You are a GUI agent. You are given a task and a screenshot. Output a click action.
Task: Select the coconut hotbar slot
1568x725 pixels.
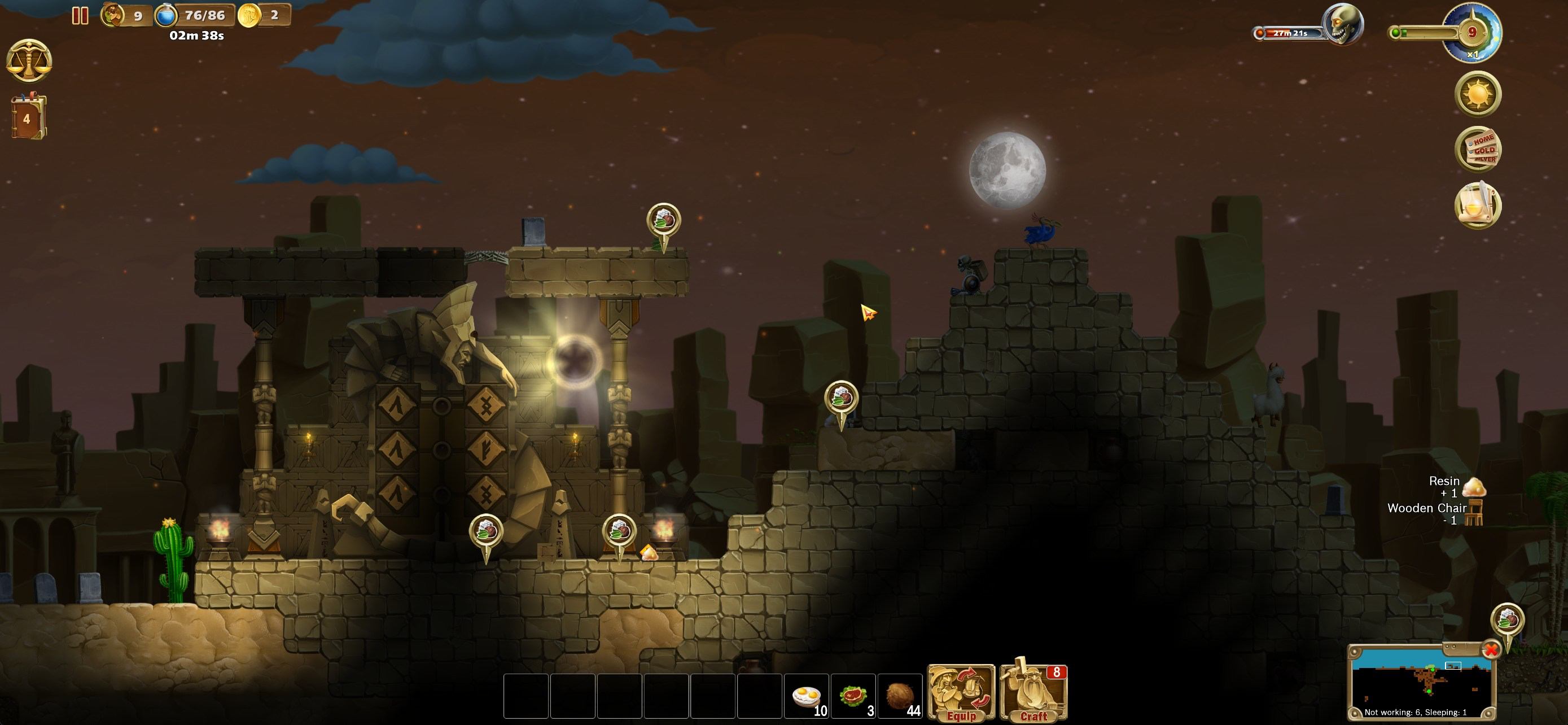pos(900,696)
